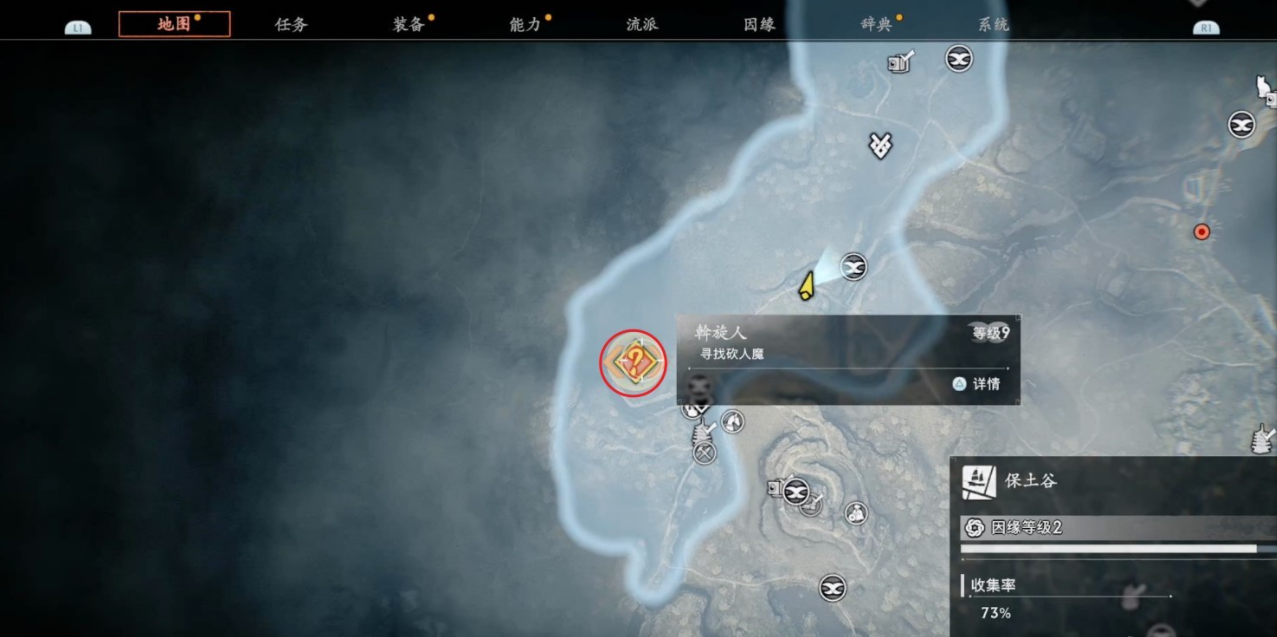Select the 能力 tab
The image size is (1277, 637).
(526, 24)
